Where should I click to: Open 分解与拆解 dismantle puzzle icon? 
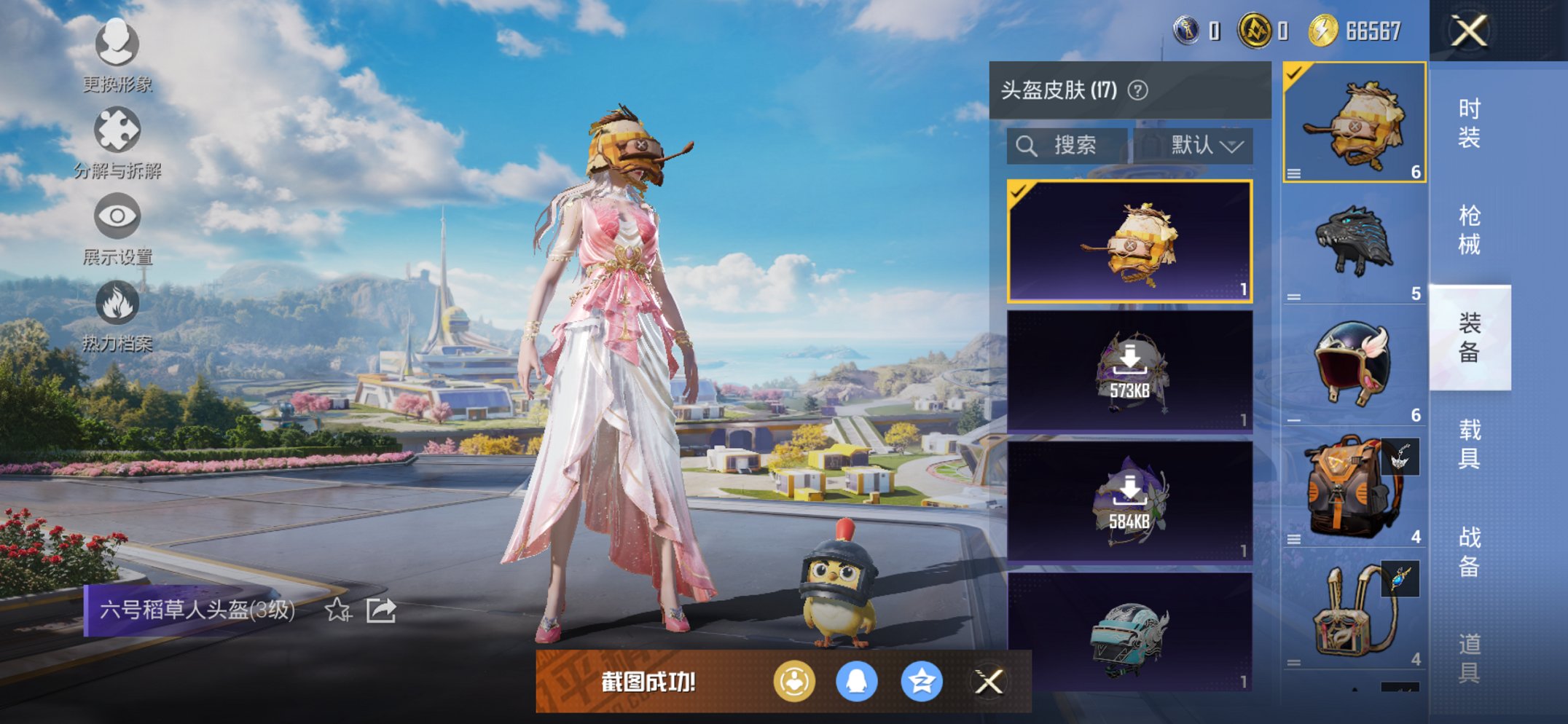(x=117, y=130)
